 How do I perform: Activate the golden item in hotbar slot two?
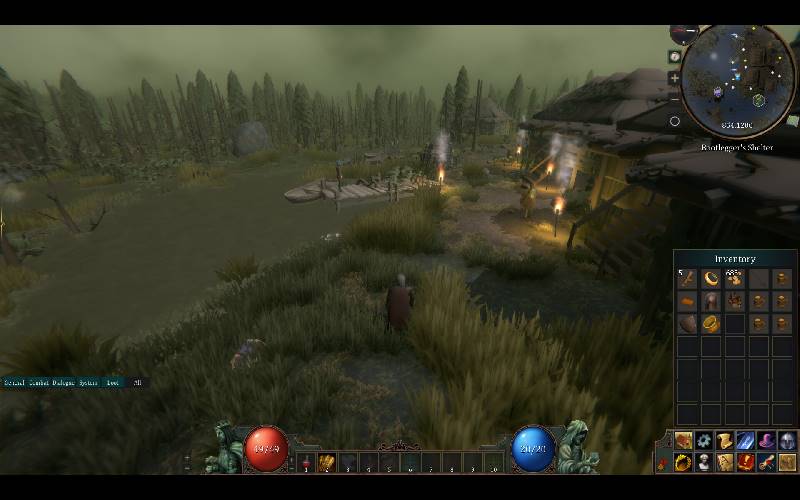[327, 463]
